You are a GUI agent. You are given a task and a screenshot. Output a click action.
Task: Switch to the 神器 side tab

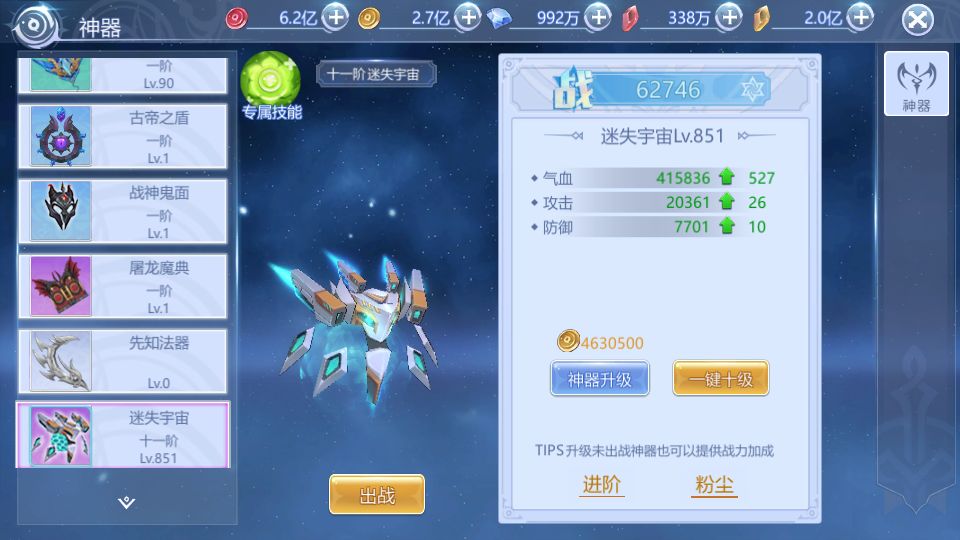(x=916, y=83)
